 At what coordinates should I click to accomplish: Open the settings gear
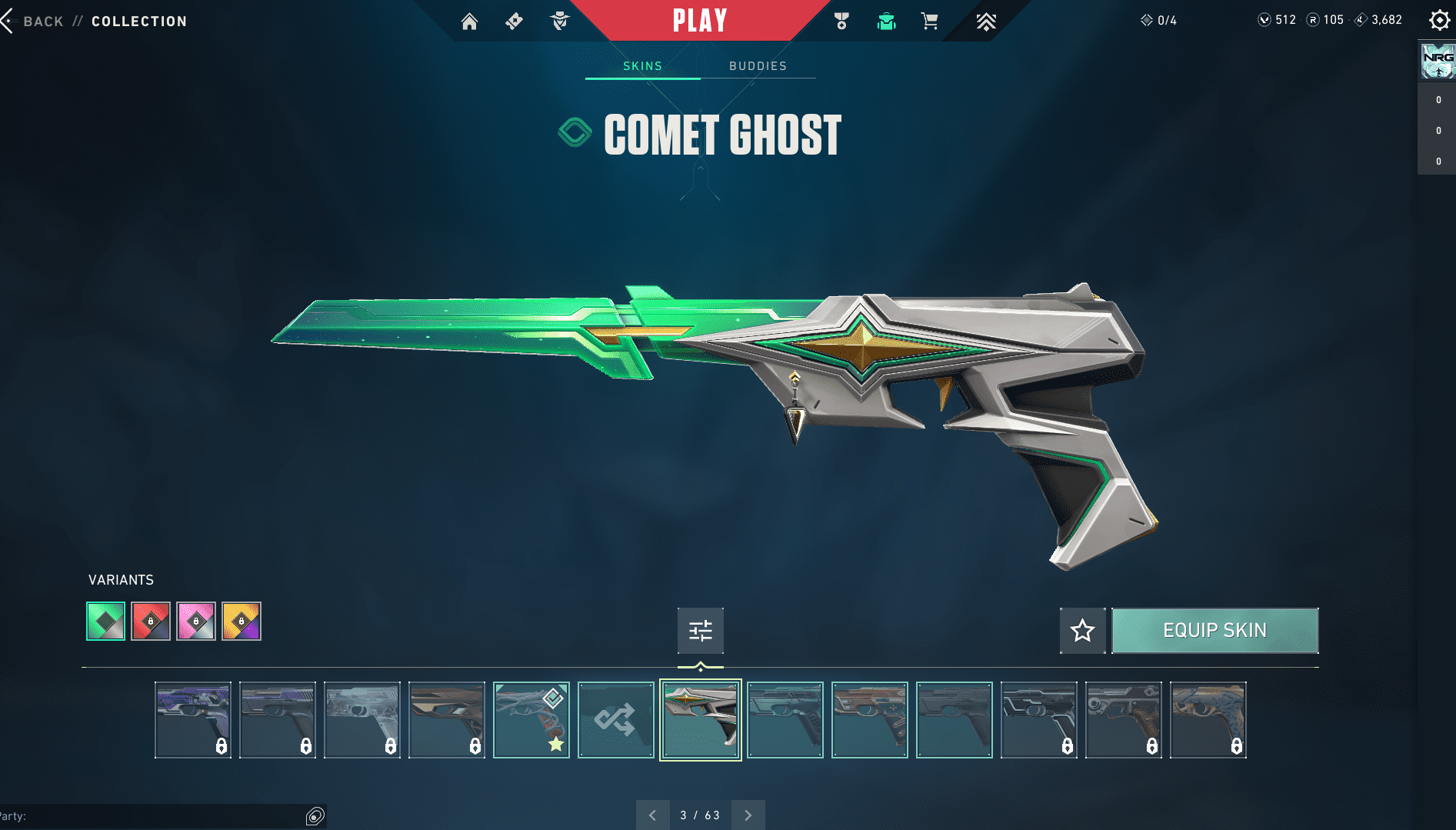tap(1439, 20)
